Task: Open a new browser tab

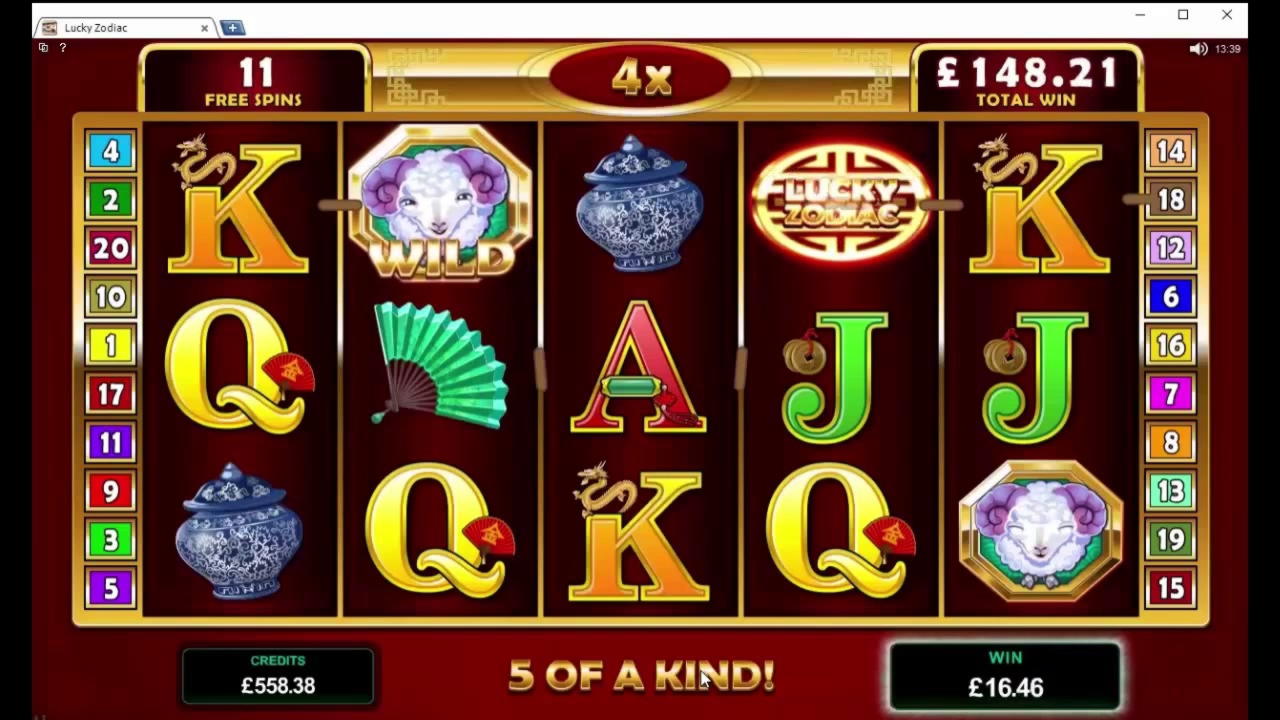Action: (x=232, y=27)
